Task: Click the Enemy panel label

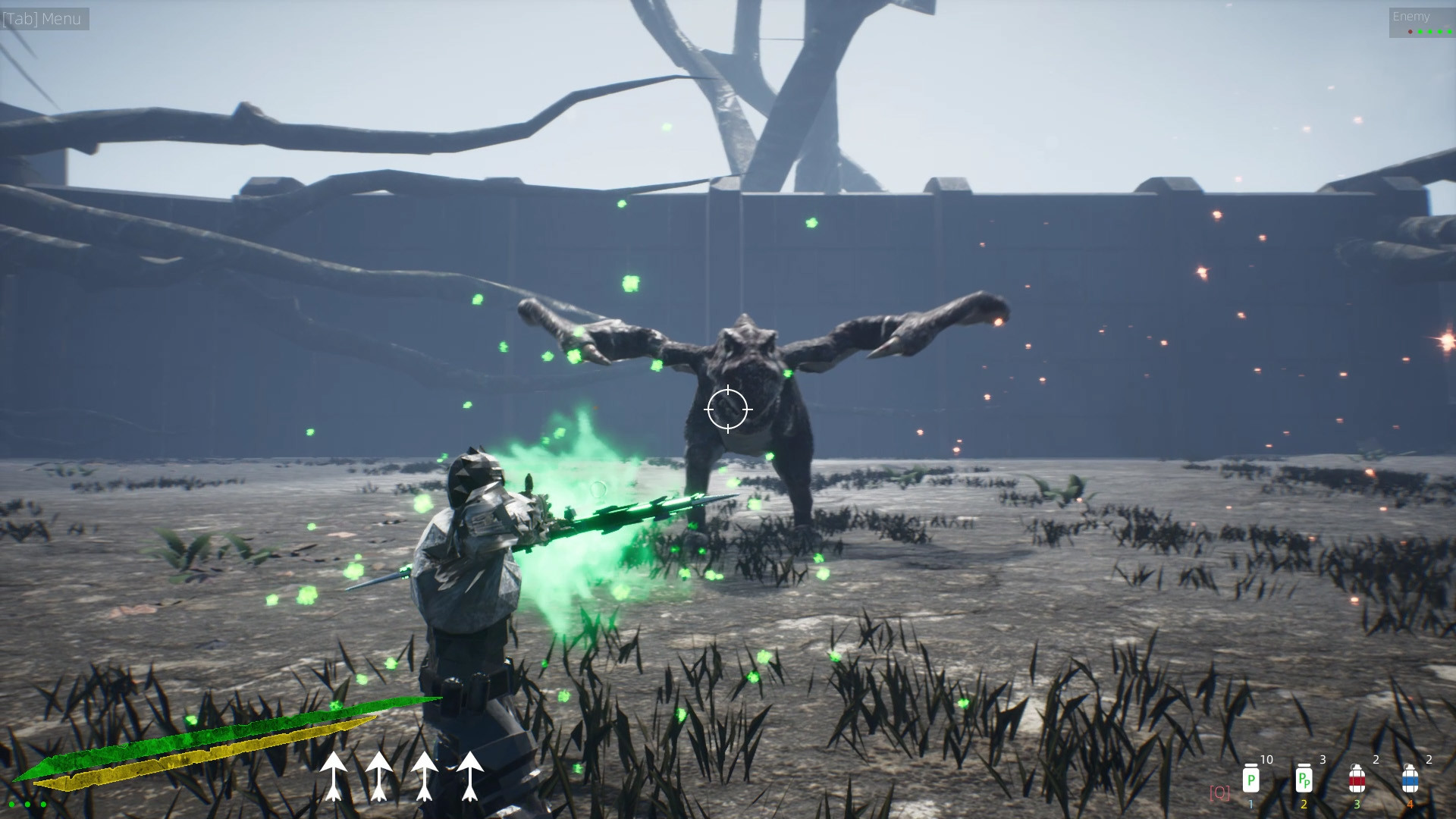Action: tap(1412, 16)
